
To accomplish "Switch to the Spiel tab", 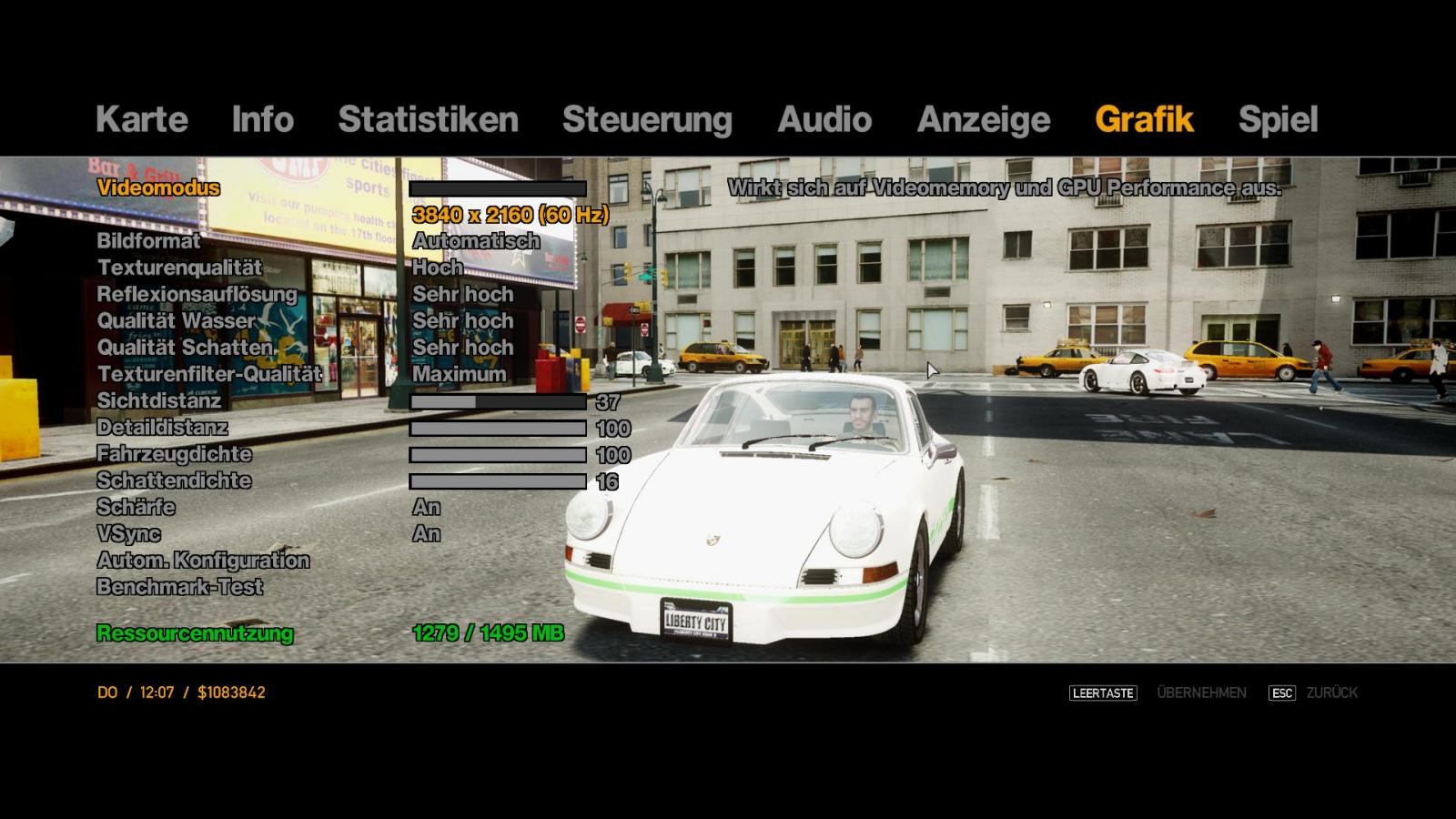I will 1278,119.
